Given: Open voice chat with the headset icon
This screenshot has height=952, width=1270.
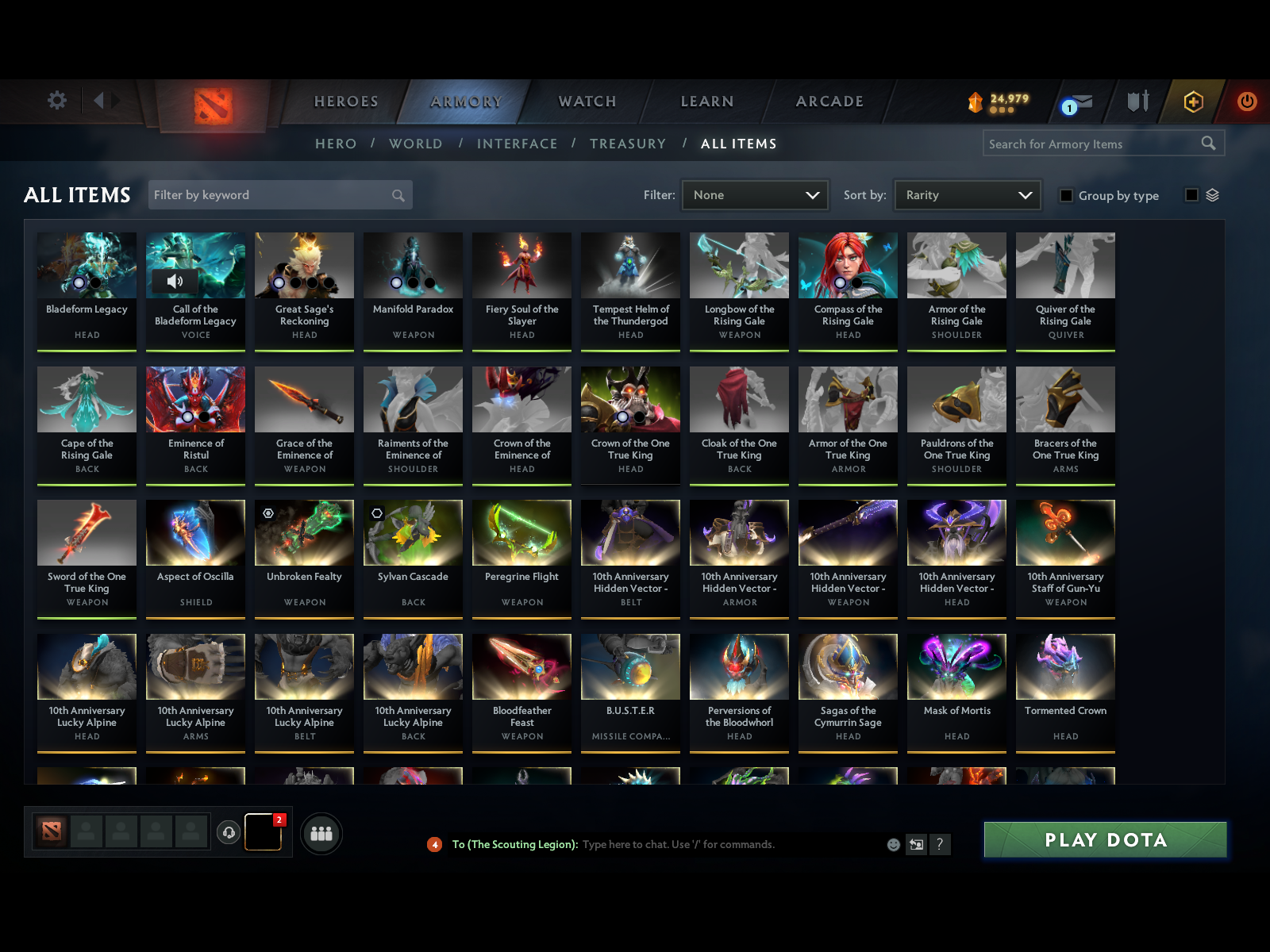Looking at the screenshot, I should tap(229, 831).
